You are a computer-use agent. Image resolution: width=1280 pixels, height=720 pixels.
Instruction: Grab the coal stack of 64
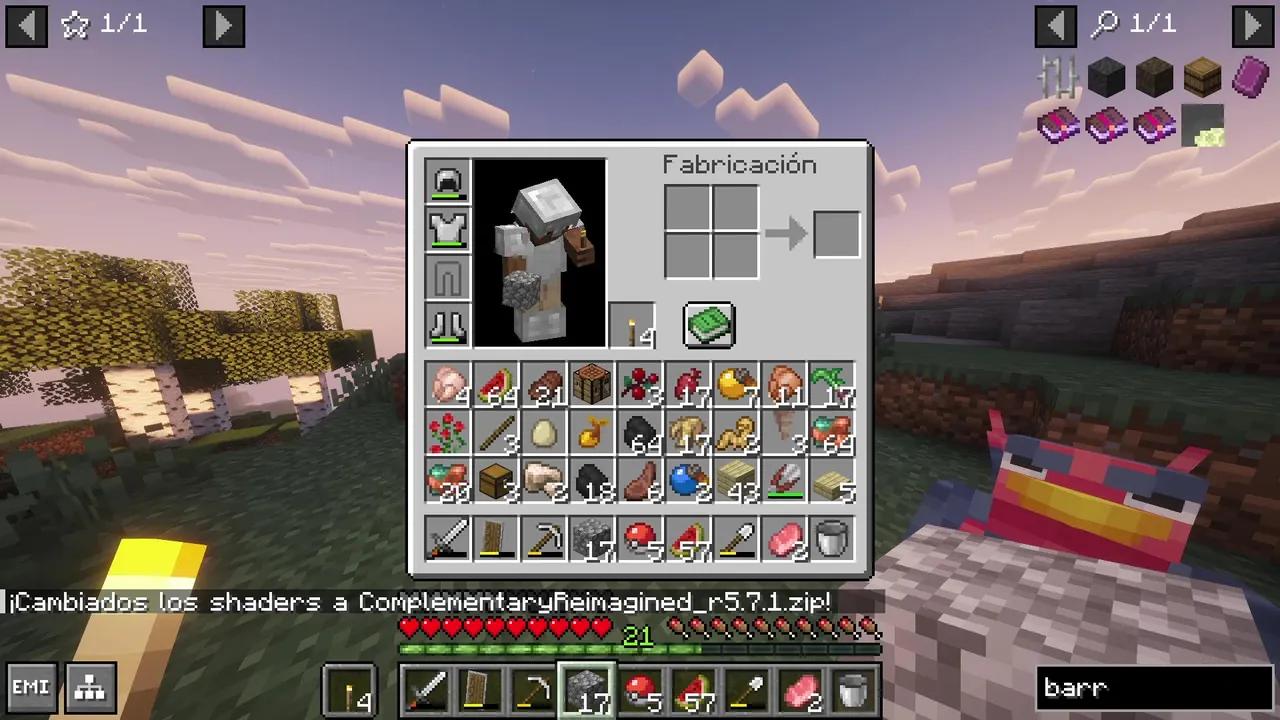[x=640, y=433]
